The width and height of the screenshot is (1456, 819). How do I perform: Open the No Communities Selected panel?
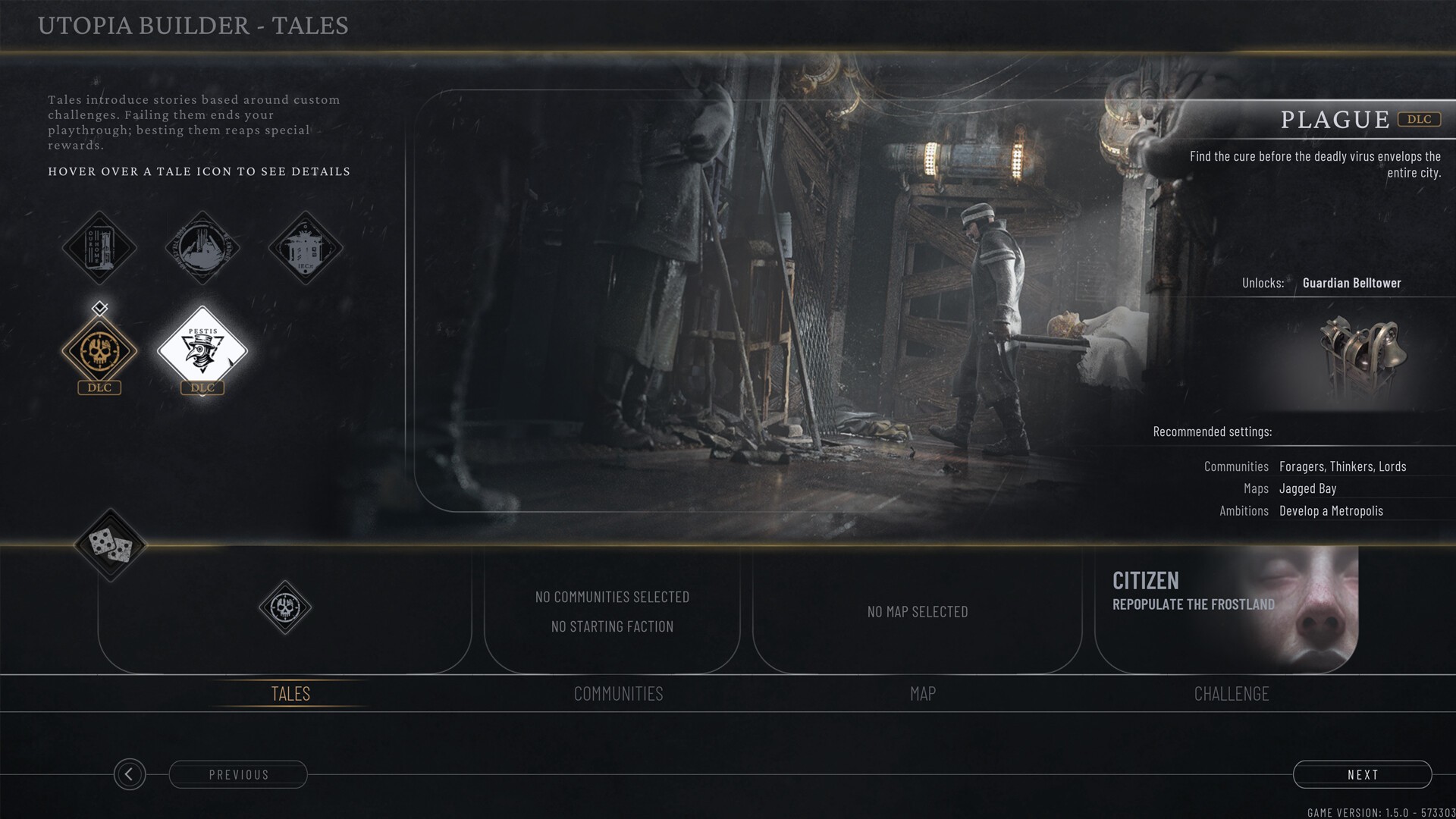click(x=612, y=611)
